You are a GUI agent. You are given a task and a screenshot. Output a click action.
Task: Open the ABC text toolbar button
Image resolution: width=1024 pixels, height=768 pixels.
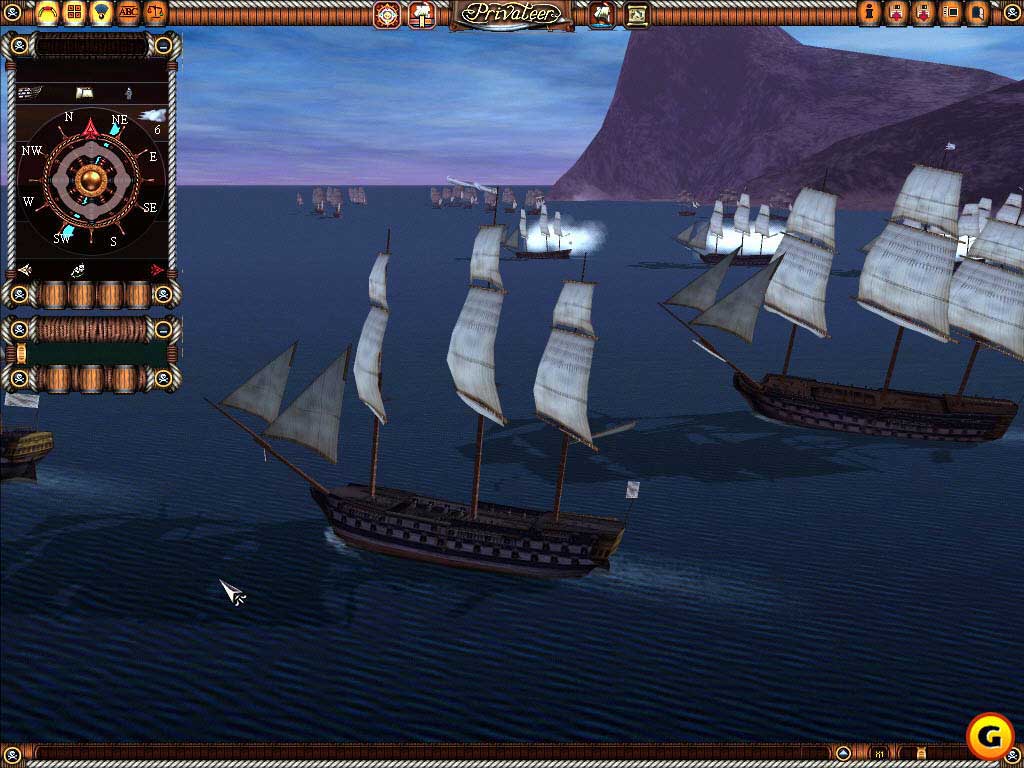coord(129,12)
